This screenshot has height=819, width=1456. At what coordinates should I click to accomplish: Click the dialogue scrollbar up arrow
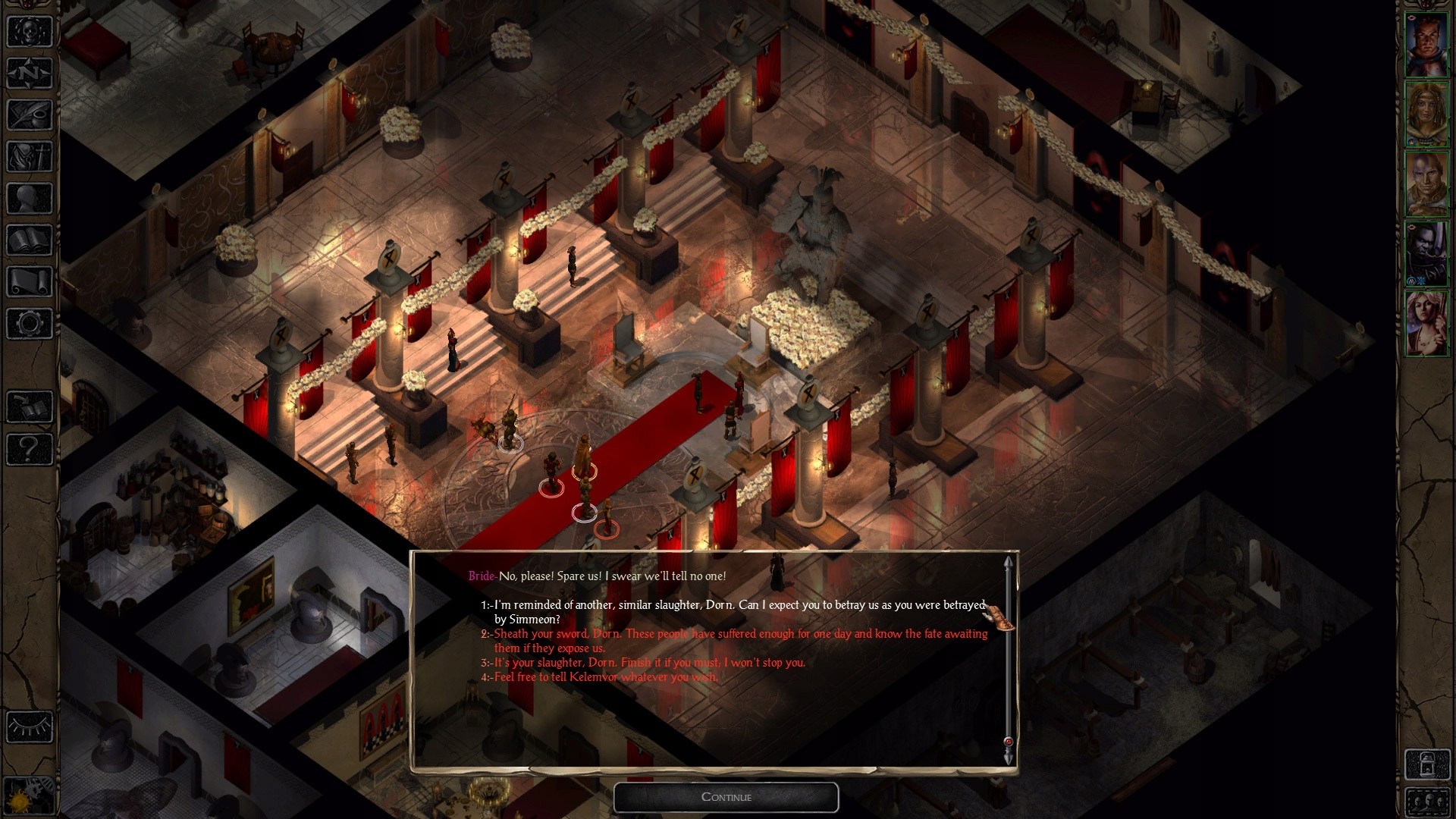[x=1007, y=563]
